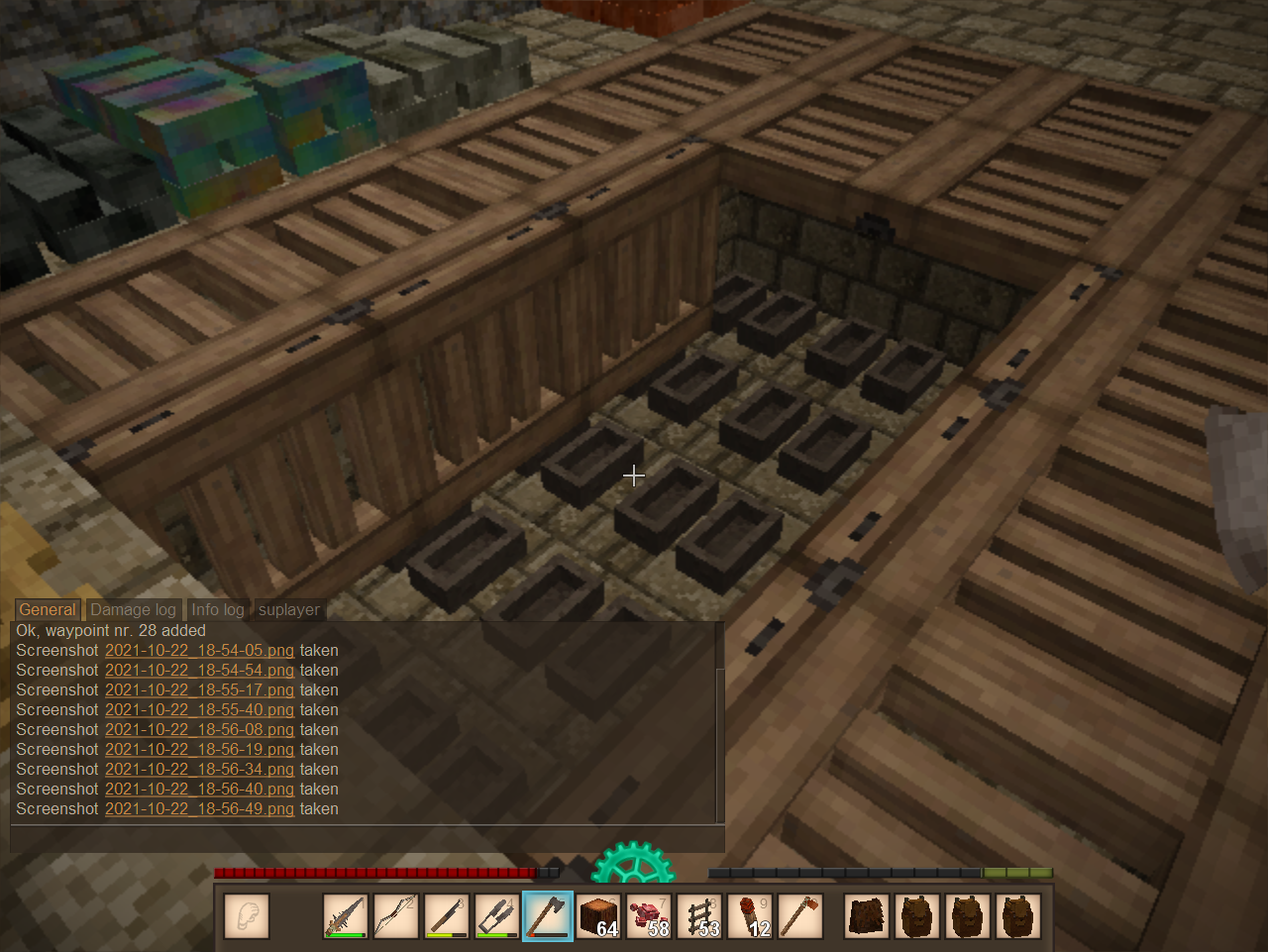Image resolution: width=1268 pixels, height=952 pixels.
Task: Click the empty offhand slot
Action: click(x=247, y=916)
